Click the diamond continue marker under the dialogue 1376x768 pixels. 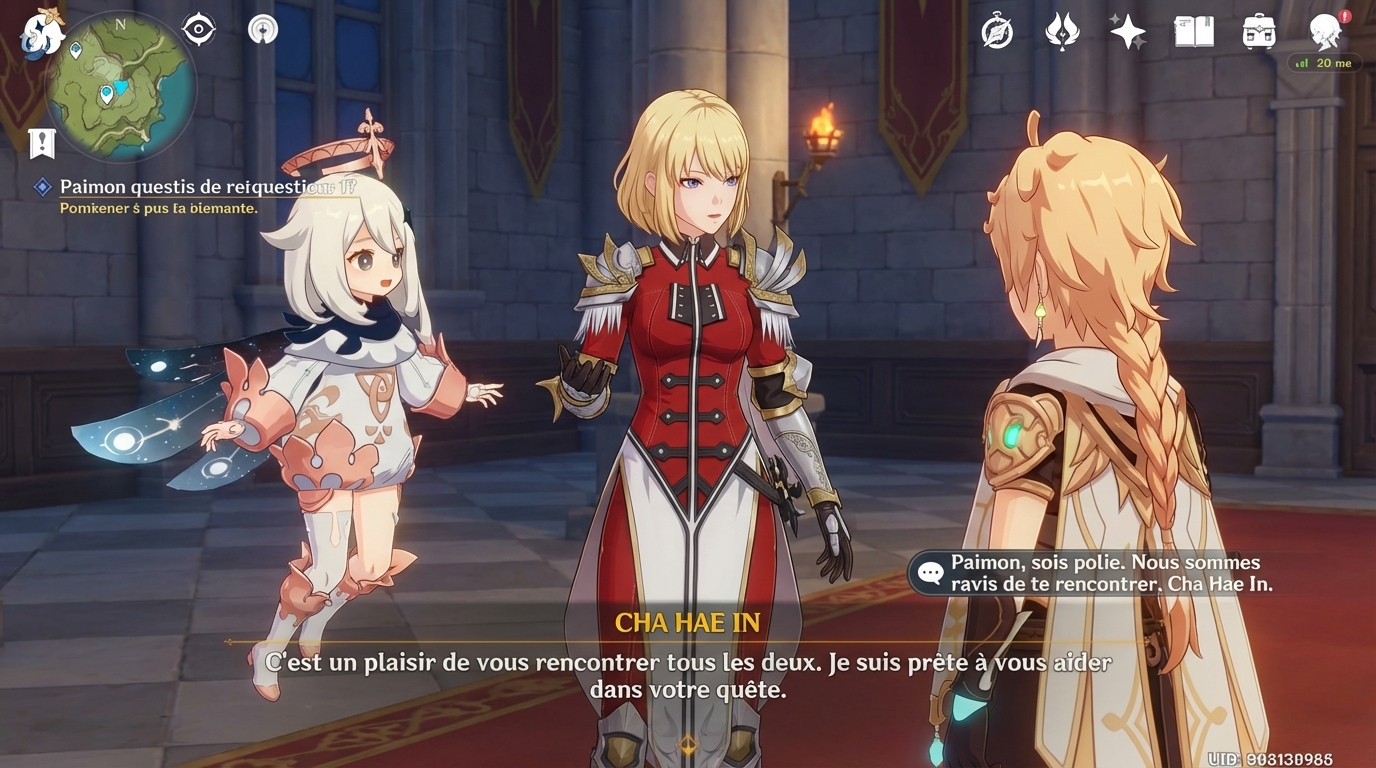point(687,743)
